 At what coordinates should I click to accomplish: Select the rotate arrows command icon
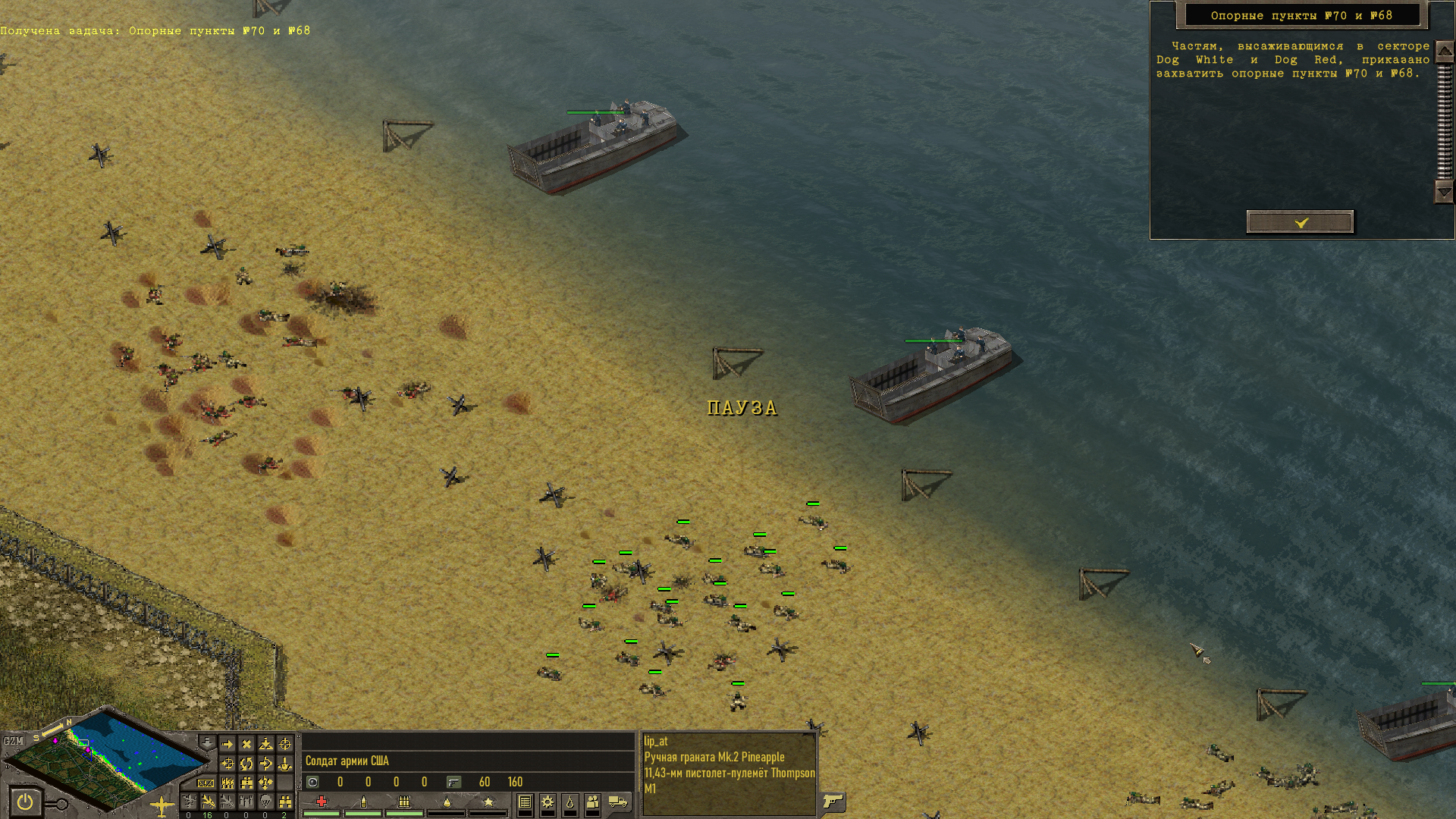pos(246,764)
